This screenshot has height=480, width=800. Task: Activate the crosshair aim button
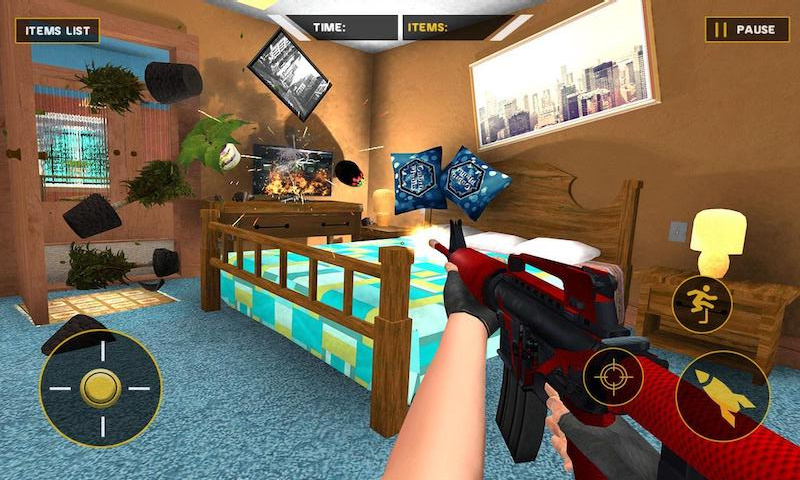click(612, 377)
